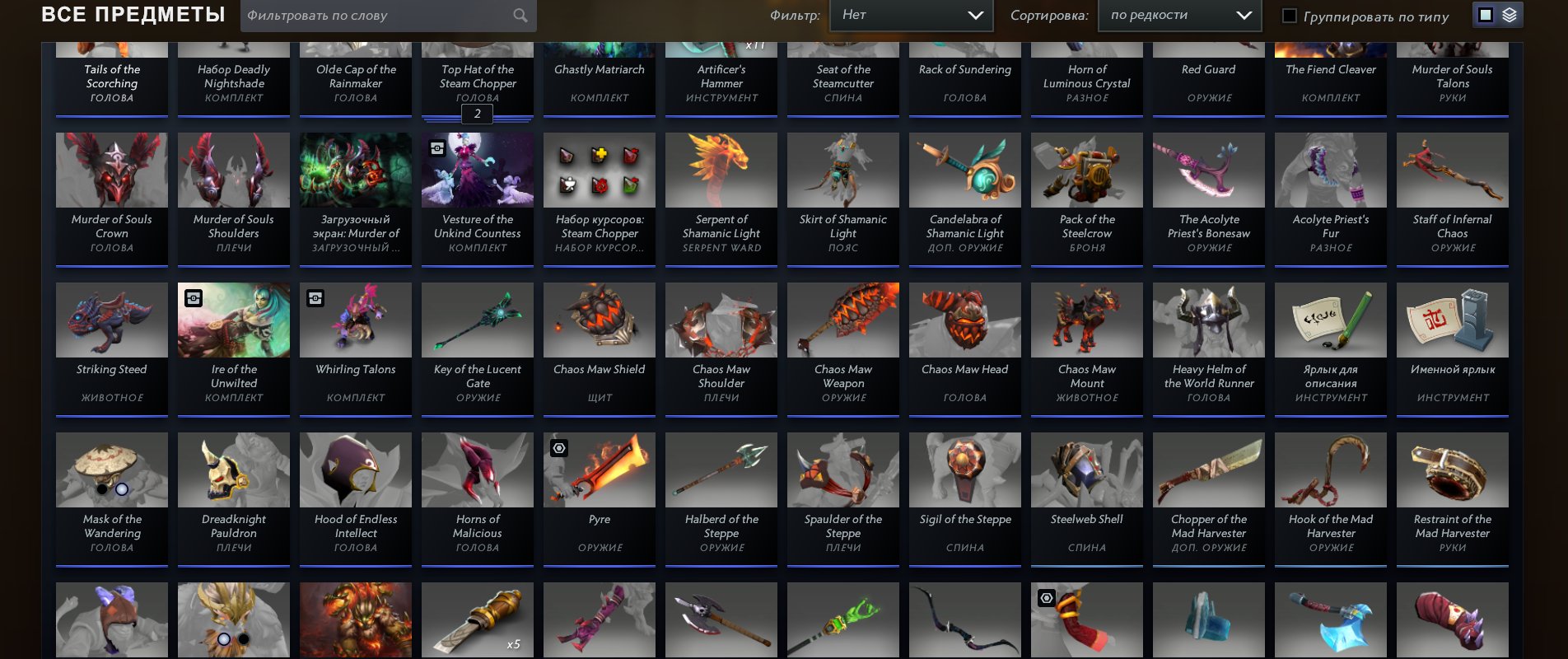
Task: Enable the Группировать по типу checkbox
Action: (x=1290, y=15)
